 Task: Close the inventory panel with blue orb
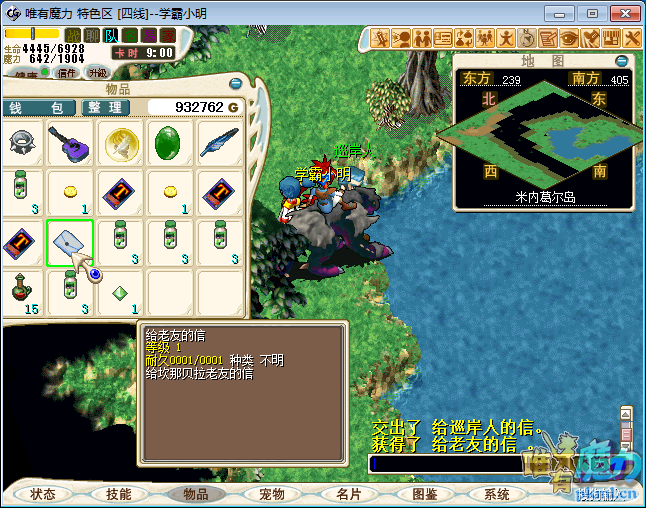[236, 84]
